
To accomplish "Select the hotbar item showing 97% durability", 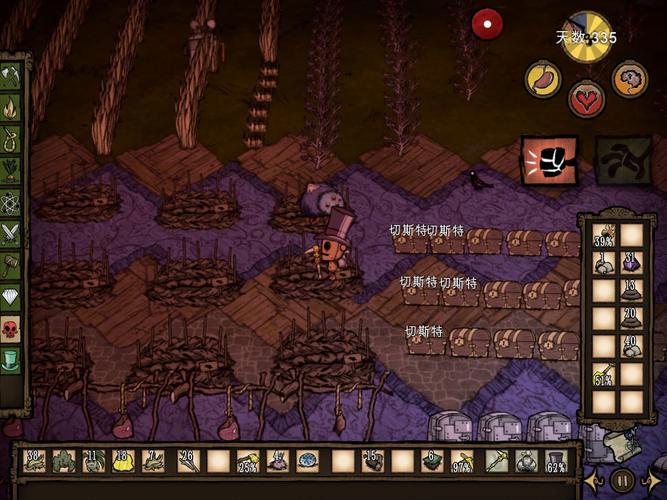I will coord(463,461).
